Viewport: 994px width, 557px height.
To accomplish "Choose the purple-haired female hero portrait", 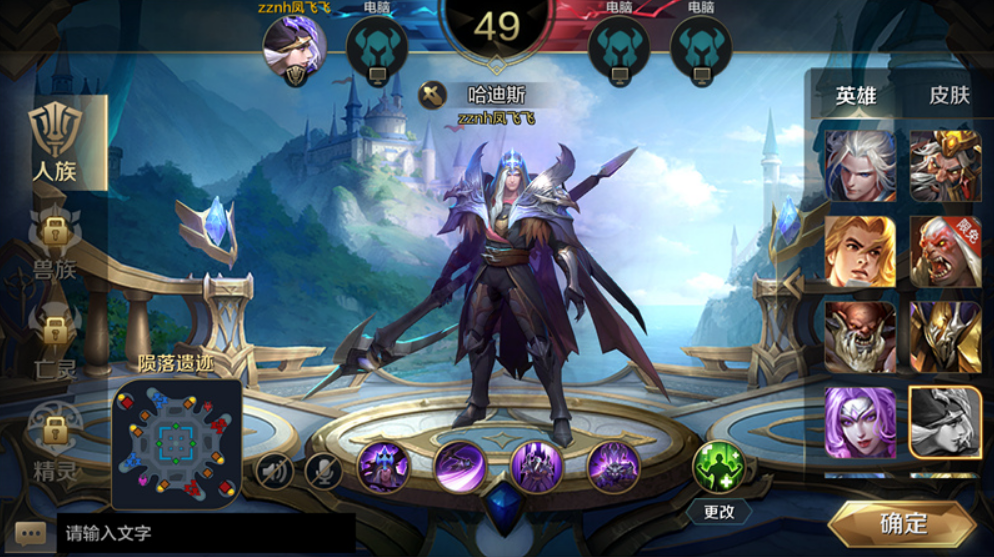I will coord(860,422).
